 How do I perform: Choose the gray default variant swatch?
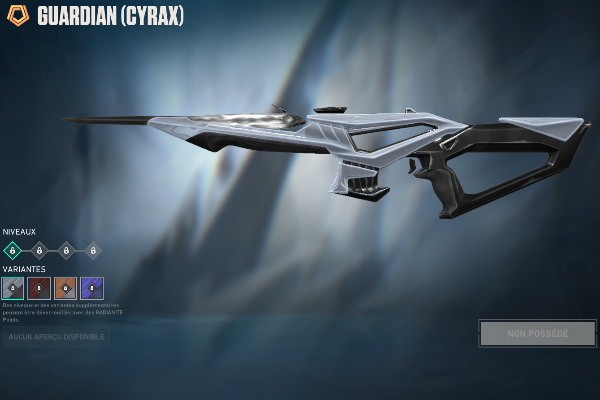(13, 288)
